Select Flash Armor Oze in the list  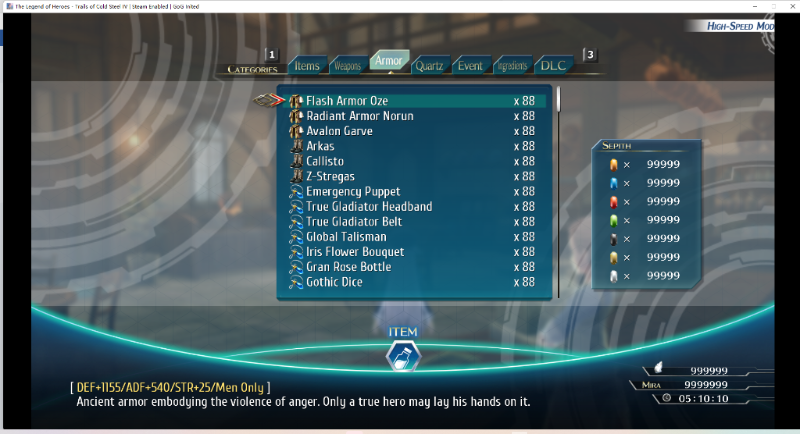346,101
